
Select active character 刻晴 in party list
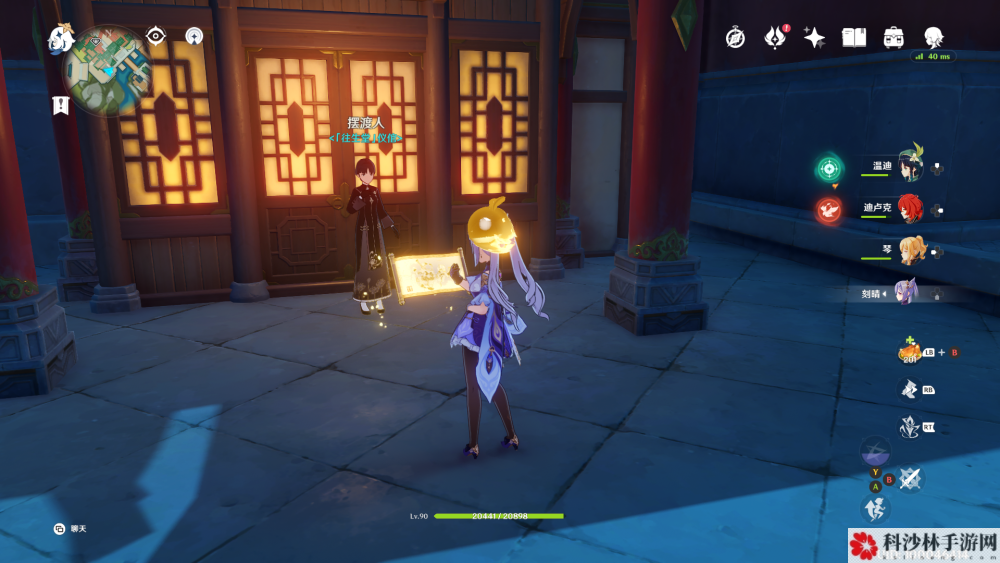[x=905, y=293]
